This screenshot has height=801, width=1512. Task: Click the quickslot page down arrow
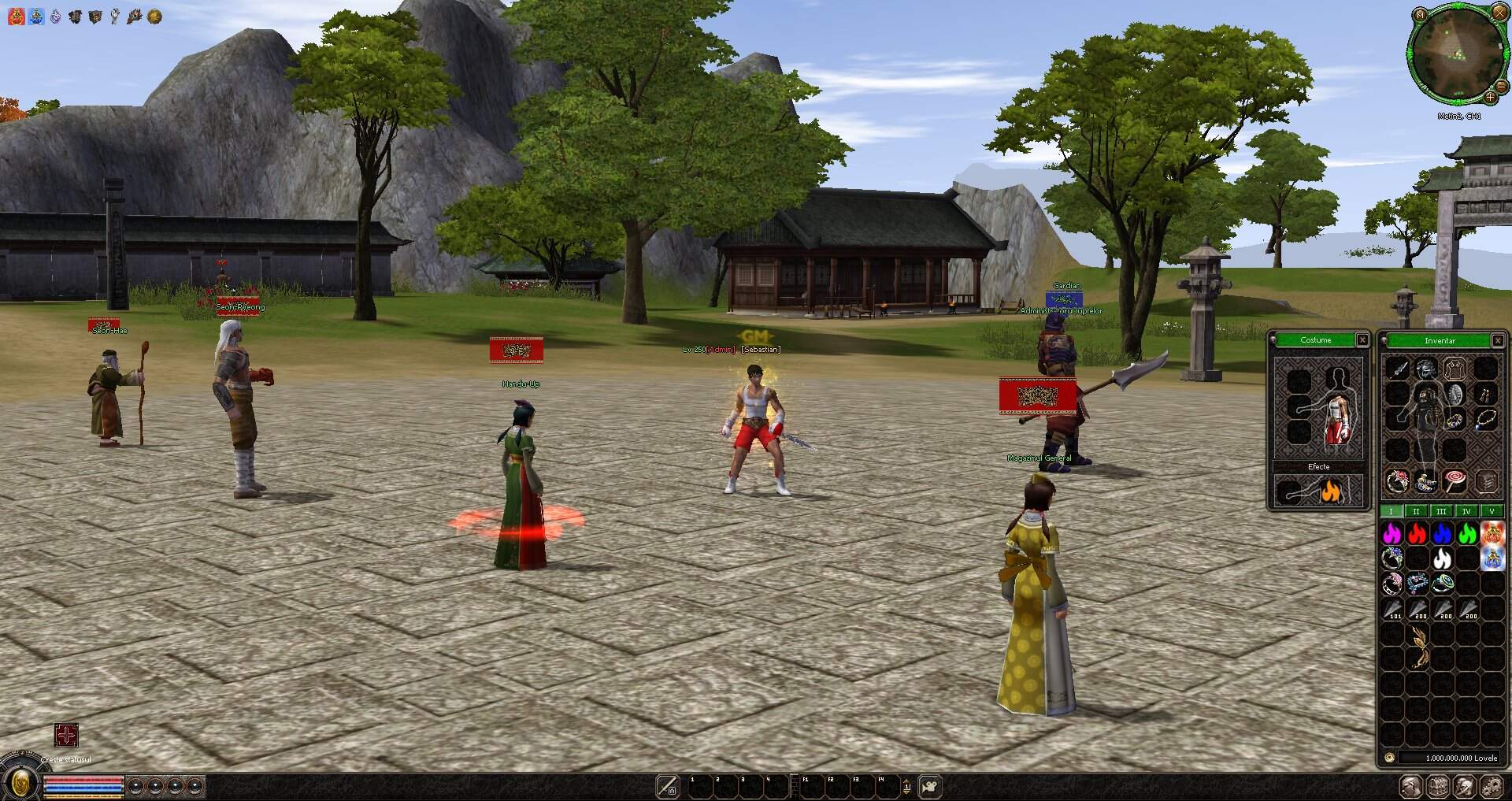pyautogui.click(x=906, y=792)
